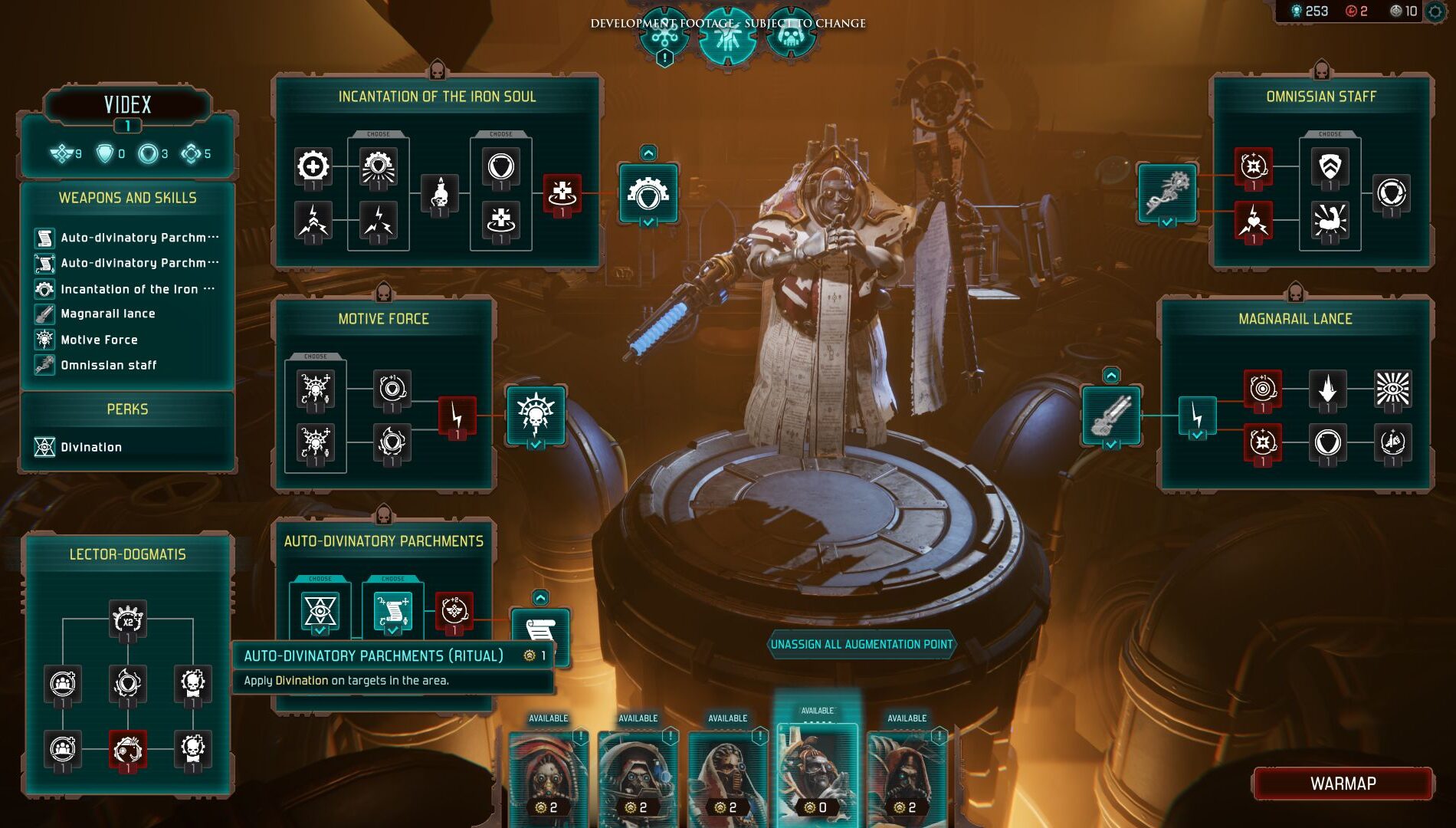This screenshot has height=828, width=1456.
Task: Choose the Divination perk entry
Action: pyautogui.click(x=90, y=447)
